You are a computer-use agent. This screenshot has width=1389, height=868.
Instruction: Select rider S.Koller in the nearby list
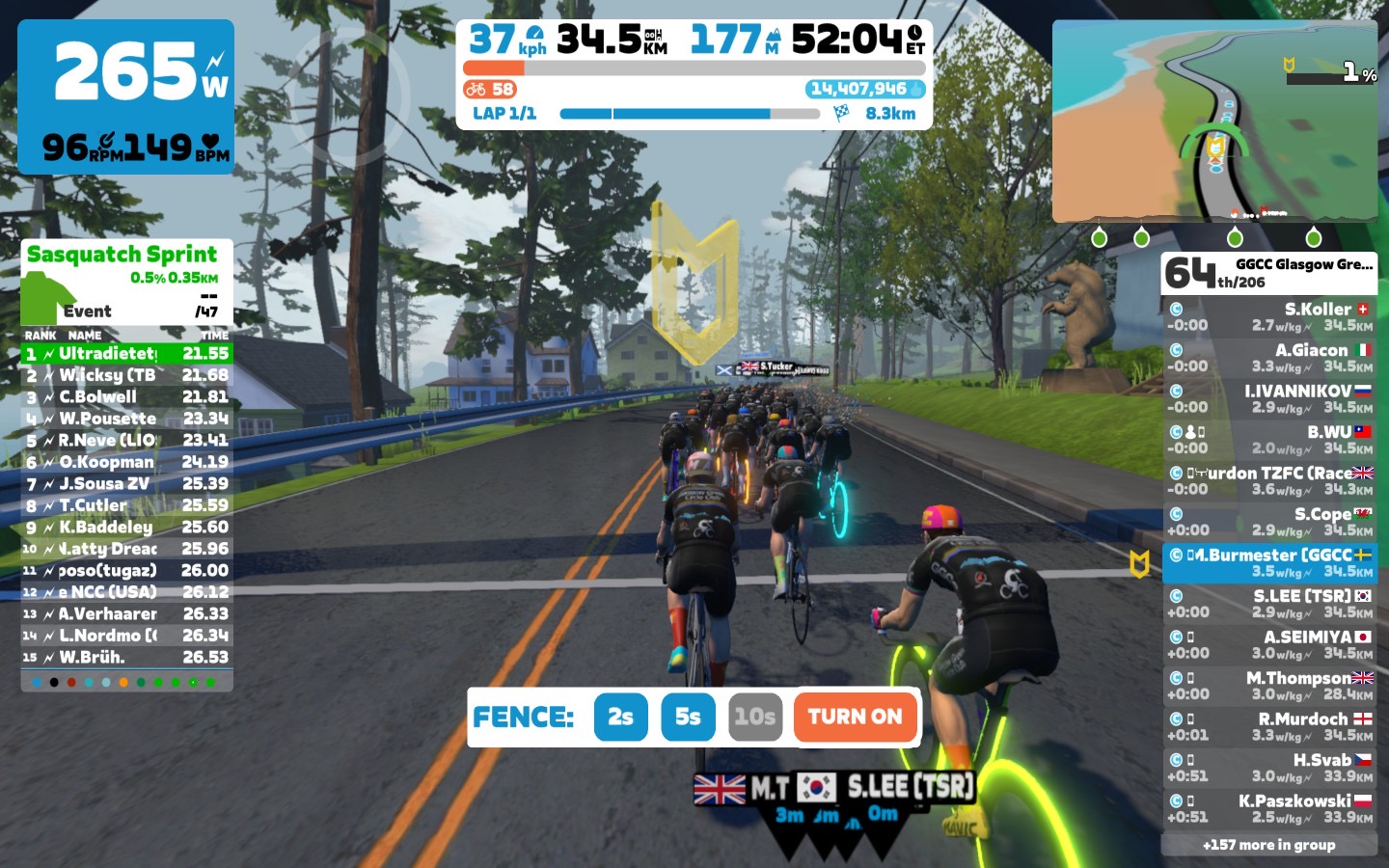pos(1269,317)
